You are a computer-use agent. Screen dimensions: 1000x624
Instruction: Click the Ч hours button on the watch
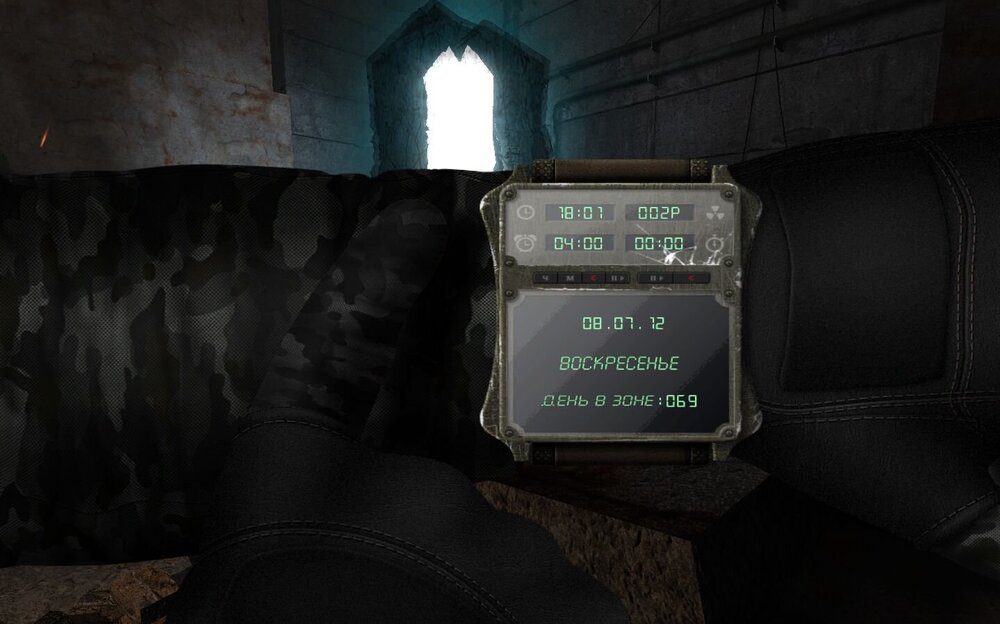click(547, 277)
